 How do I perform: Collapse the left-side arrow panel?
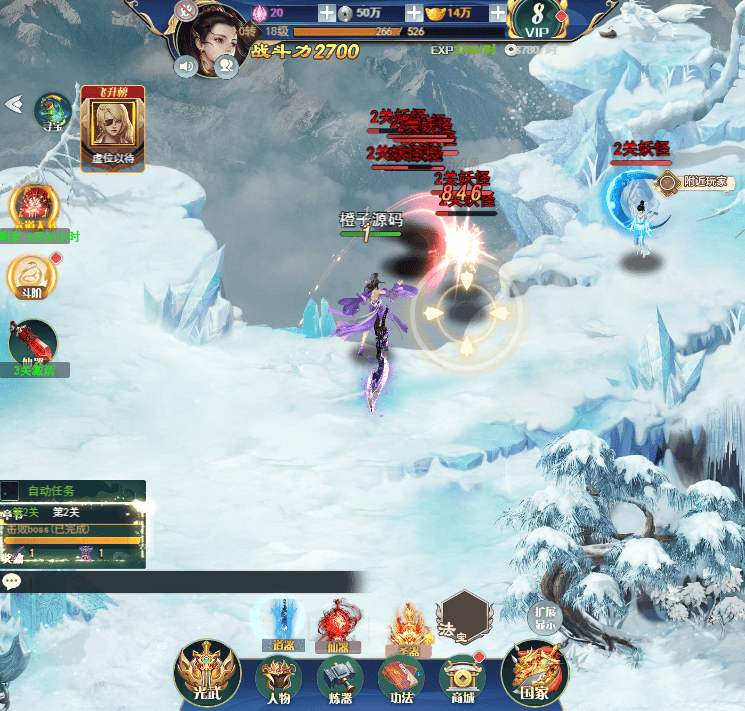click(14, 104)
